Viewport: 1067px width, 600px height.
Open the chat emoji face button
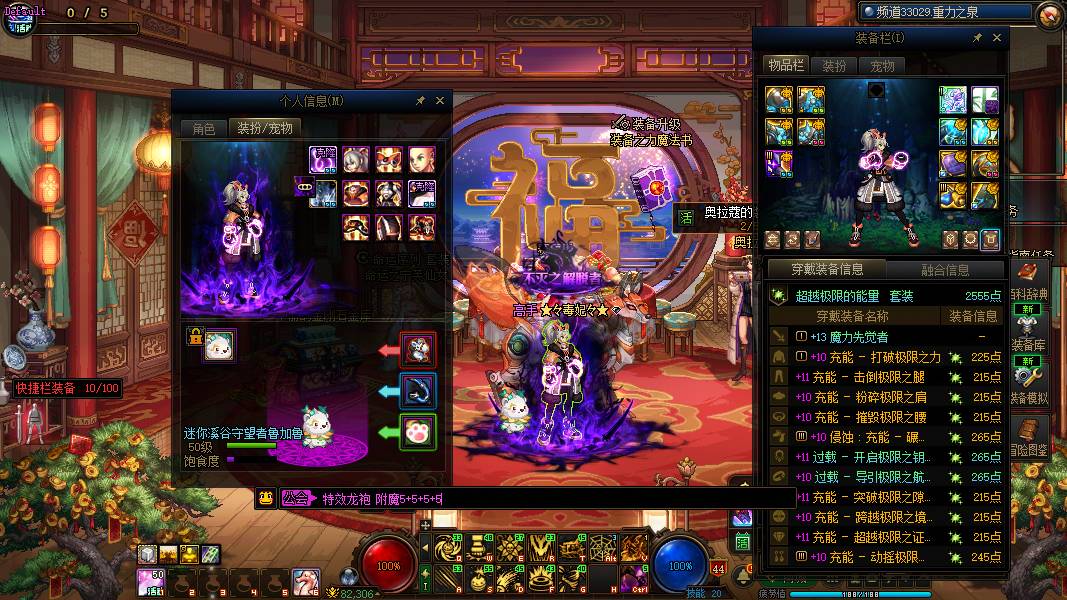(x=265, y=498)
